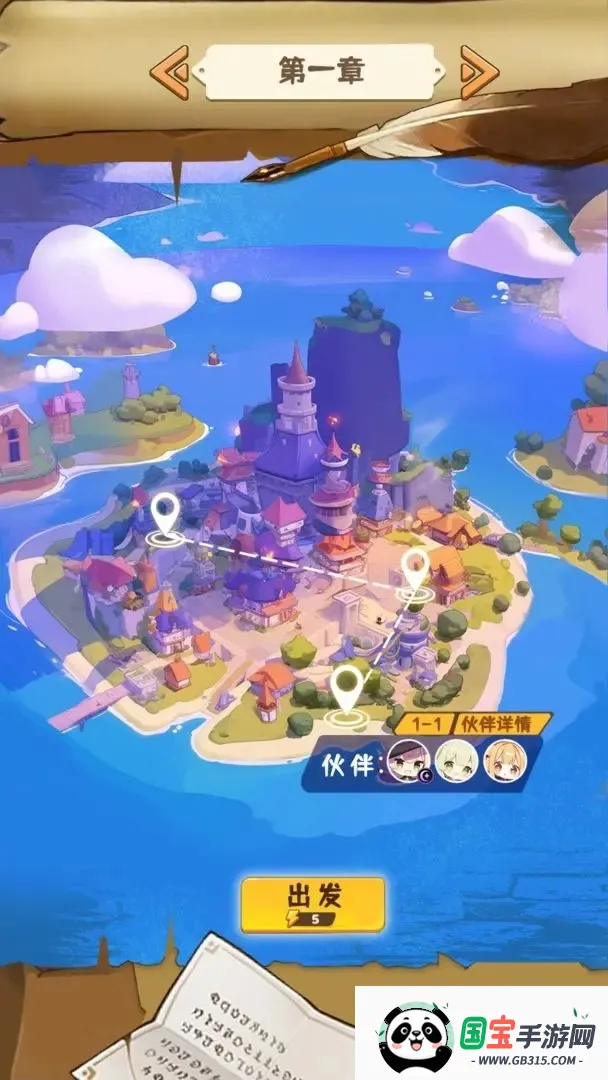Choose the pale green-haired companion portrait
The image size is (608, 1080).
pos(454,762)
